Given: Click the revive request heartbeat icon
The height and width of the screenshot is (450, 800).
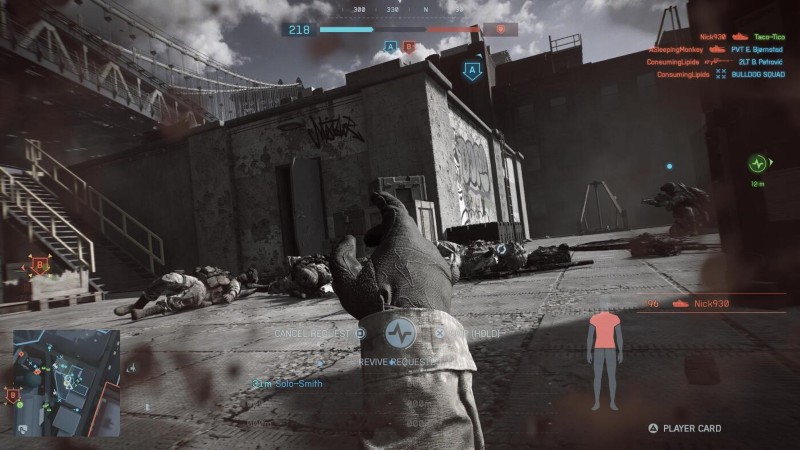Looking at the screenshot, I should coord(400,333).
